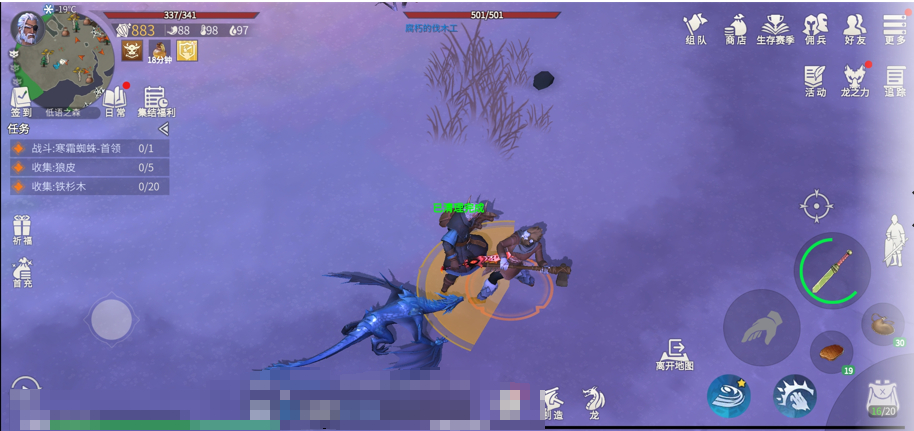Open the 好友 friends list
Image resolution: width=914 pixels, height=431 pixels.
[x=855, y=28]
